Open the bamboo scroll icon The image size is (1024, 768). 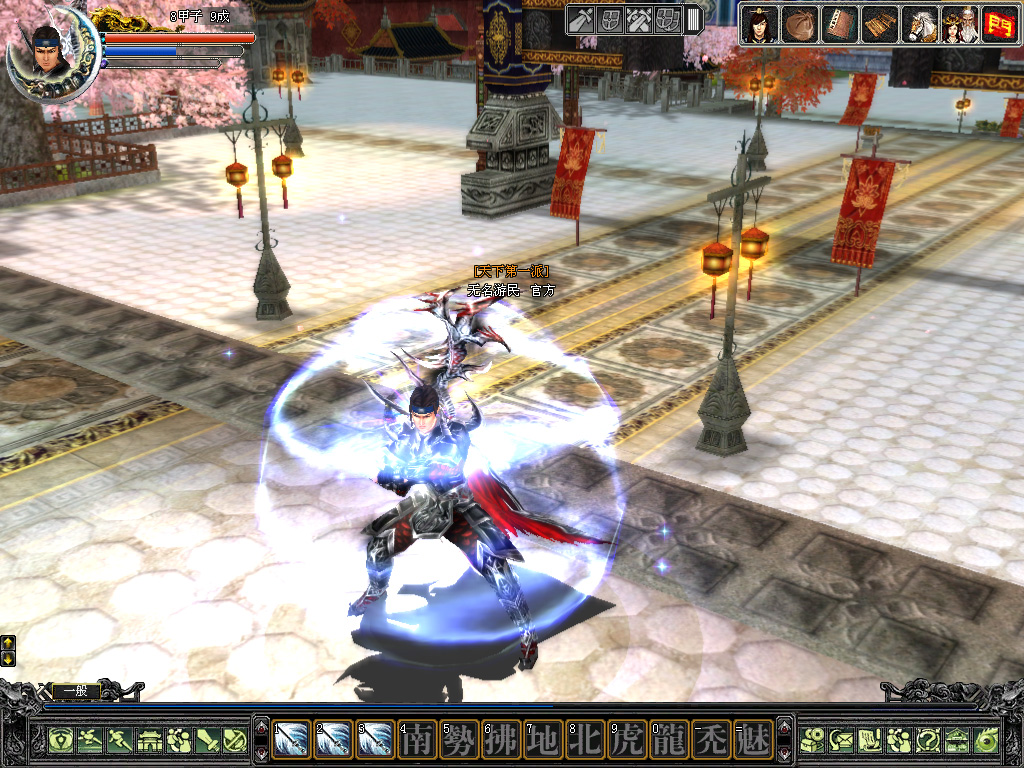click(879, 24)
